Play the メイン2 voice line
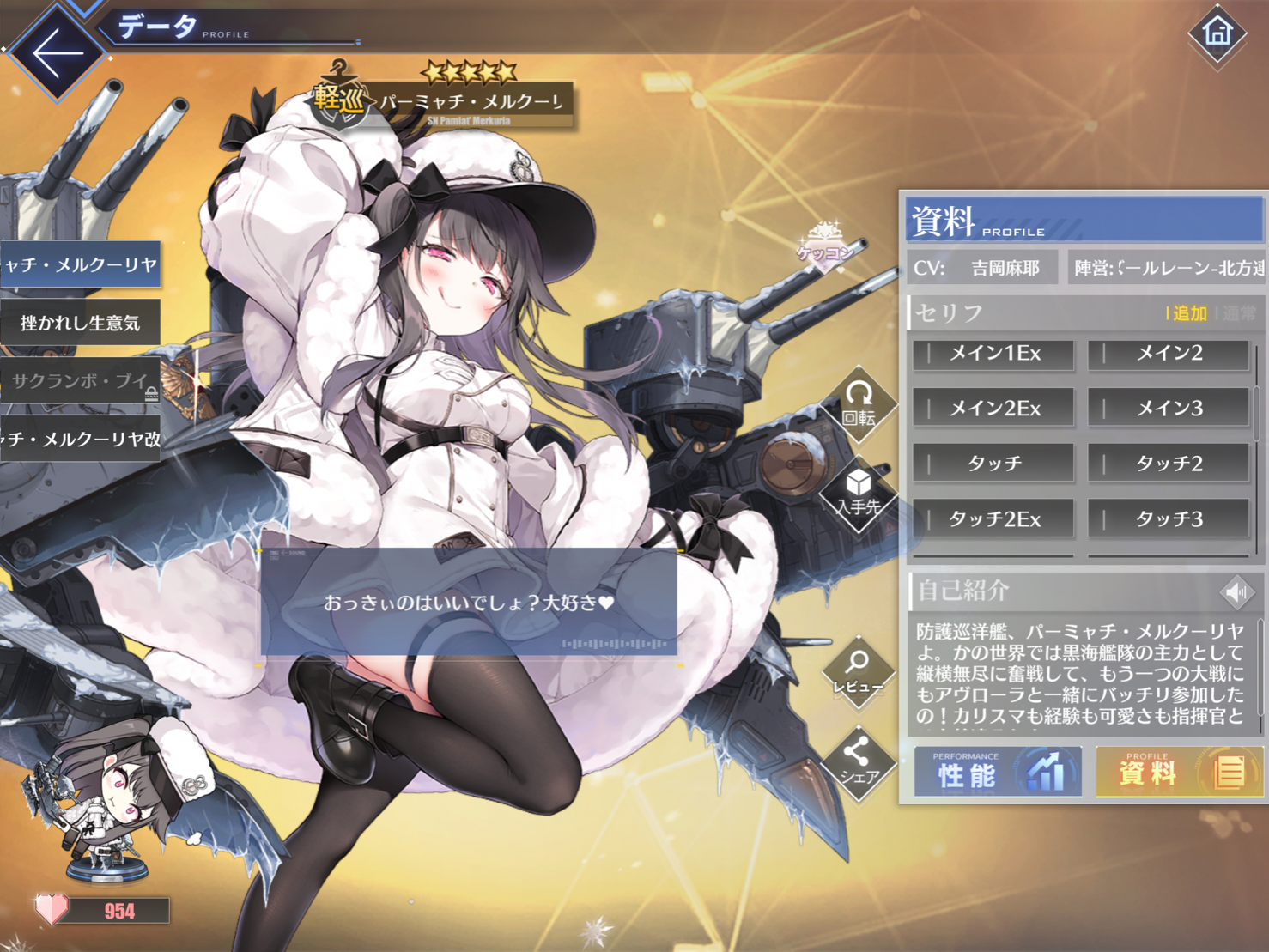This screenshot has height=952, width=1269. [x=1168, y=354]
